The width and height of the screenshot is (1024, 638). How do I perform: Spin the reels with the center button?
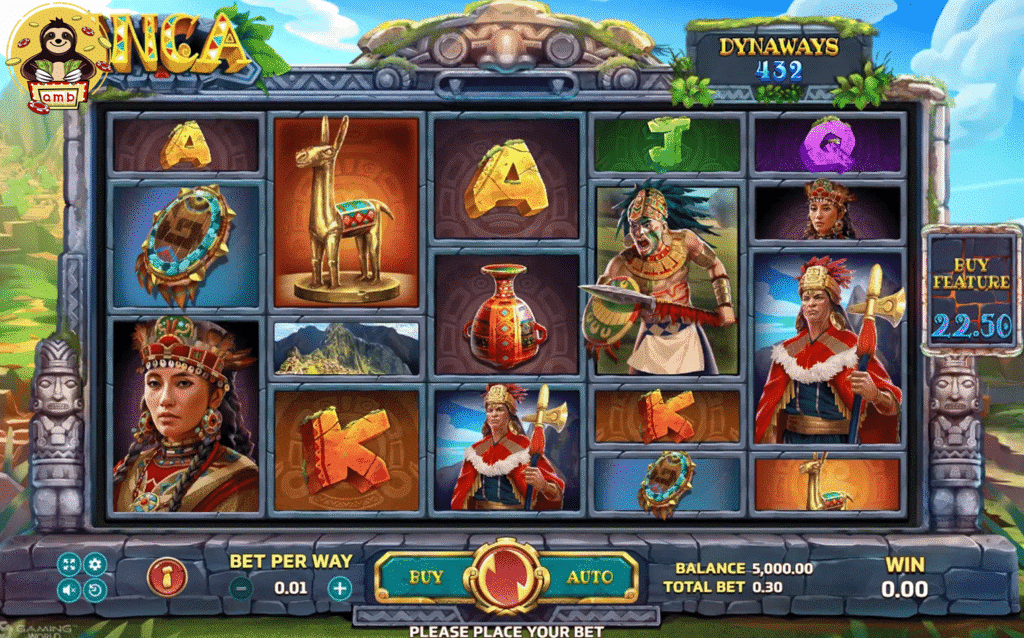[506, 577]
